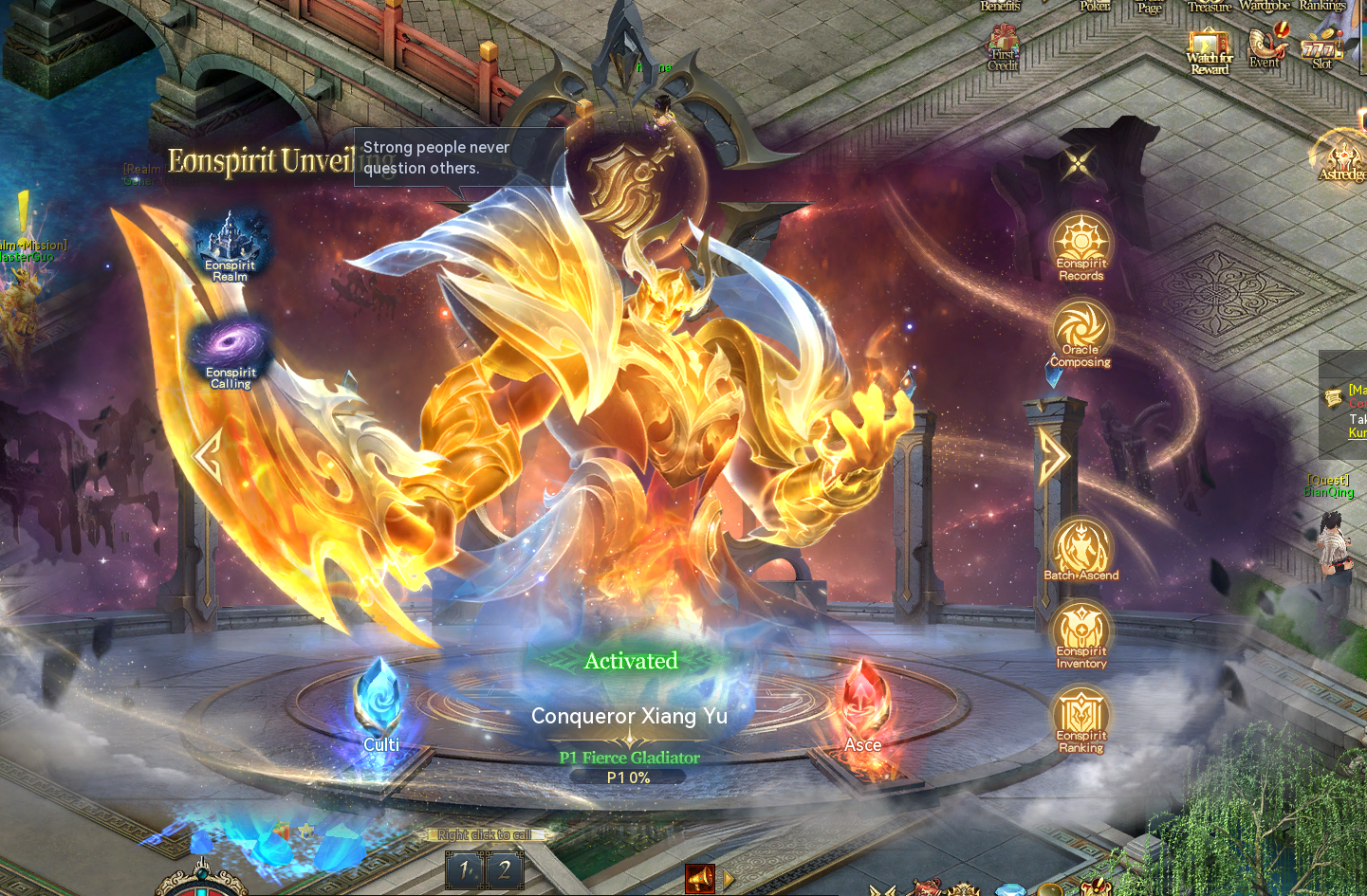Close the Eonspirit Unveil panel
The image size is (1367, 896).
tap(1078, 163)
